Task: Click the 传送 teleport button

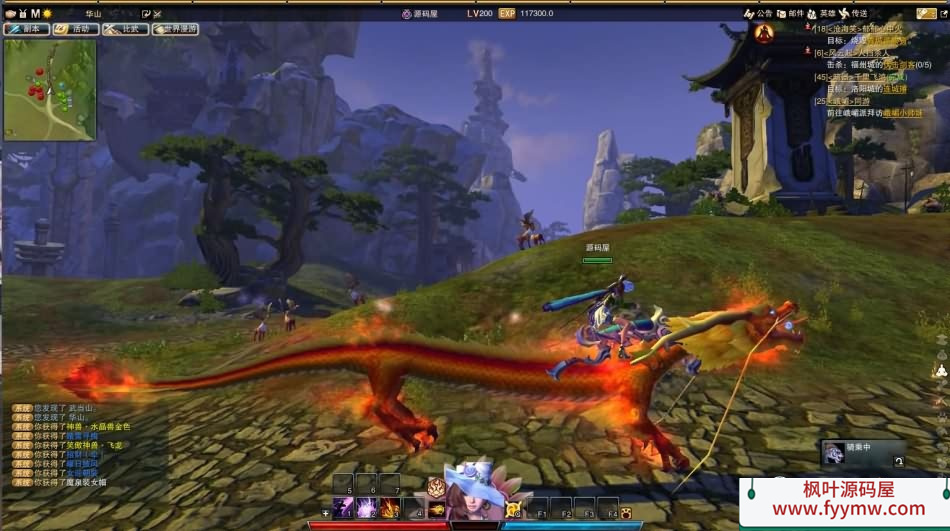Action: (x=853, y=13)
